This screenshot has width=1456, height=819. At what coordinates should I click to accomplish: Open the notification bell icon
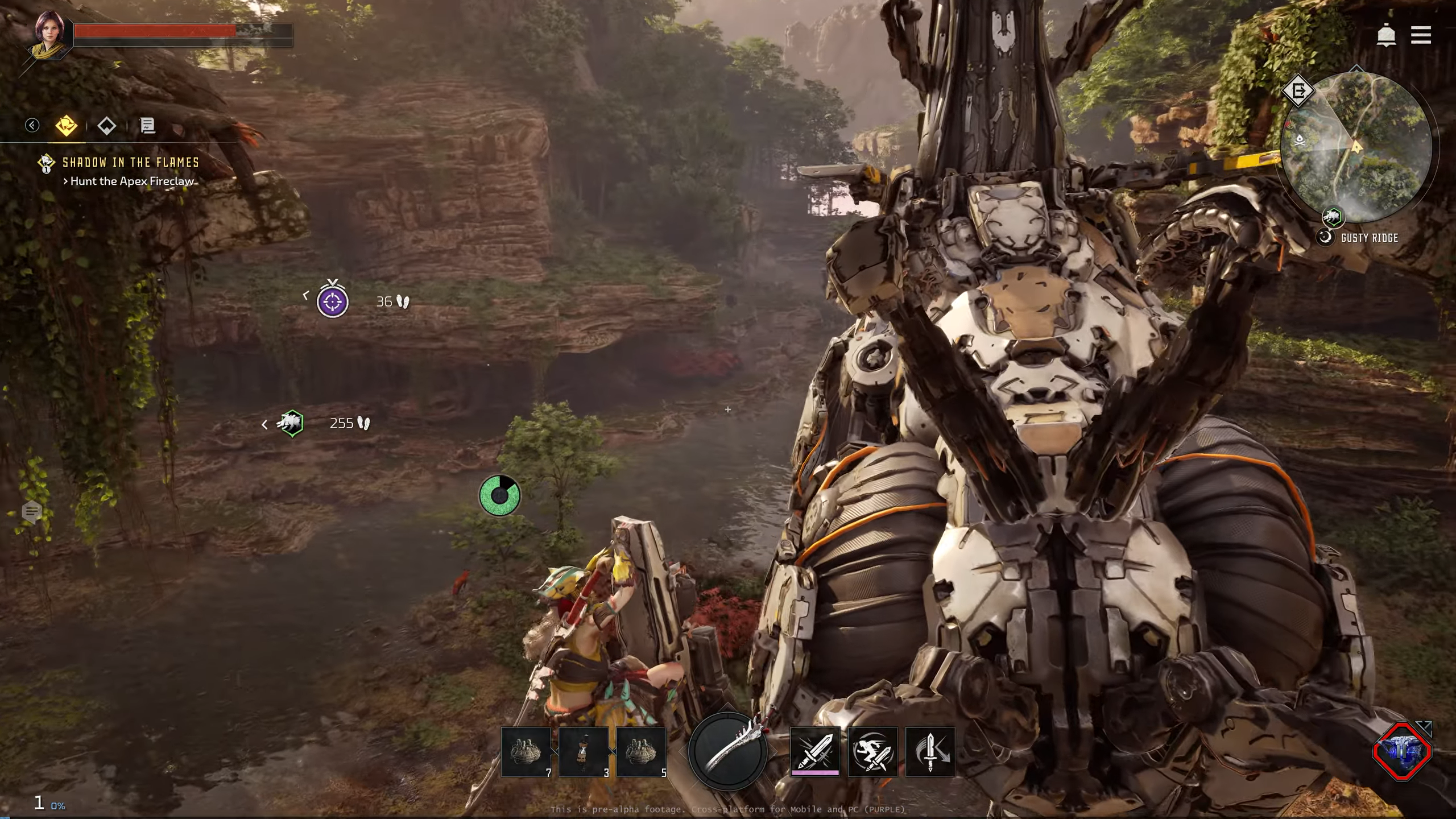coord(1386,35)
